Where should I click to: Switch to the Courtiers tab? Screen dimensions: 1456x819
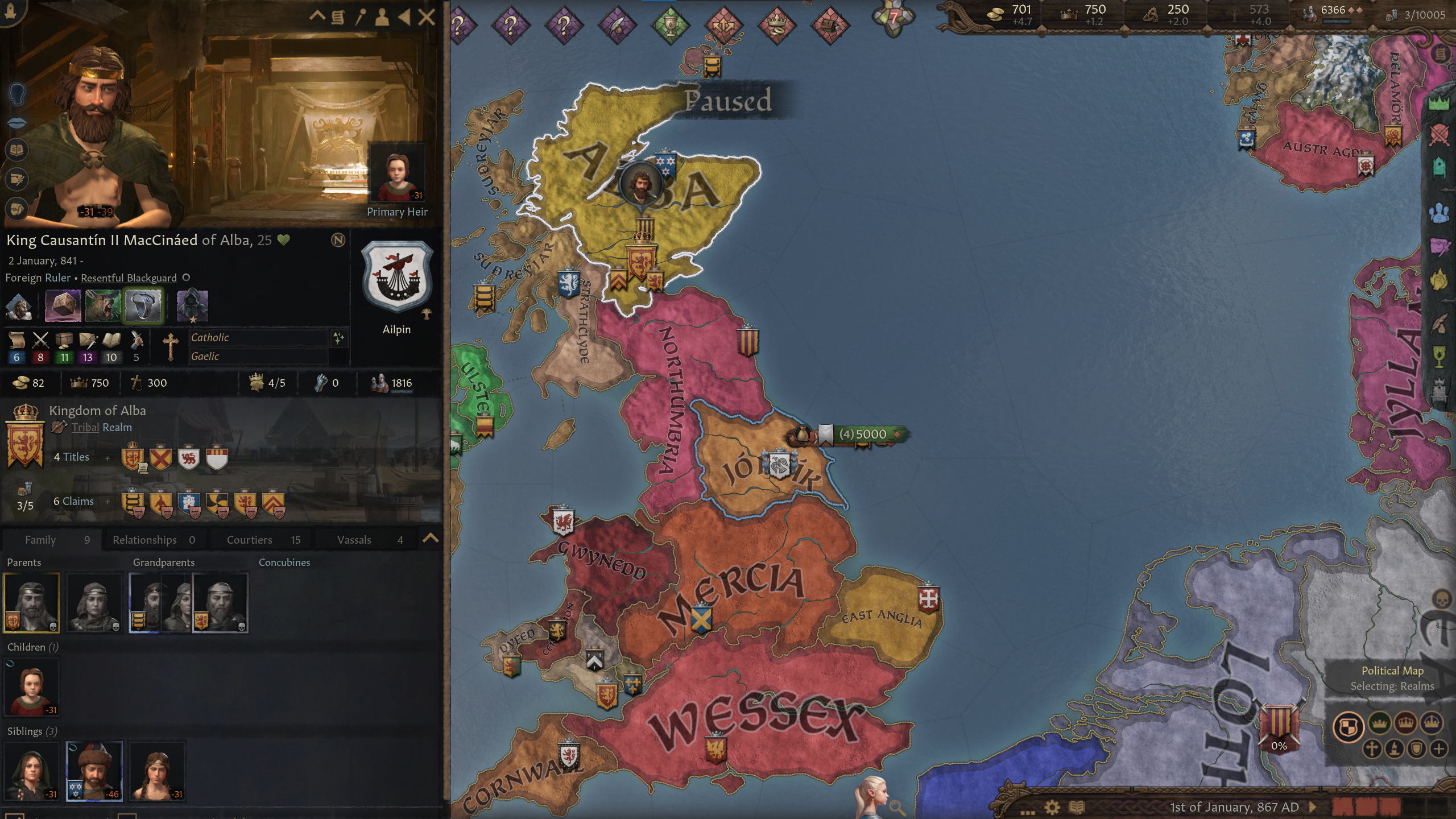249,539
